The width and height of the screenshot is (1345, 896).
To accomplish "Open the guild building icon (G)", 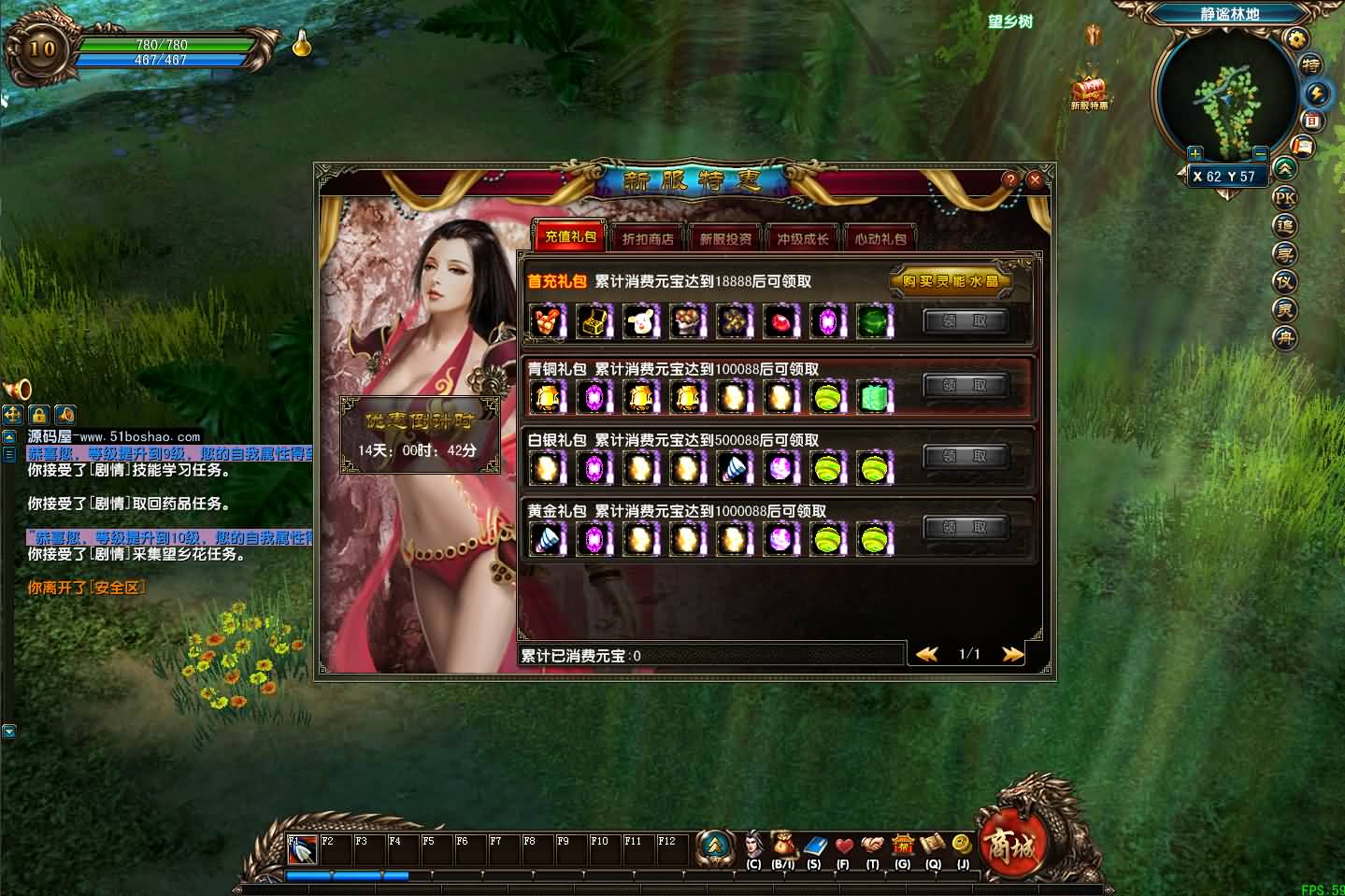I will click(x=903, y=846).
